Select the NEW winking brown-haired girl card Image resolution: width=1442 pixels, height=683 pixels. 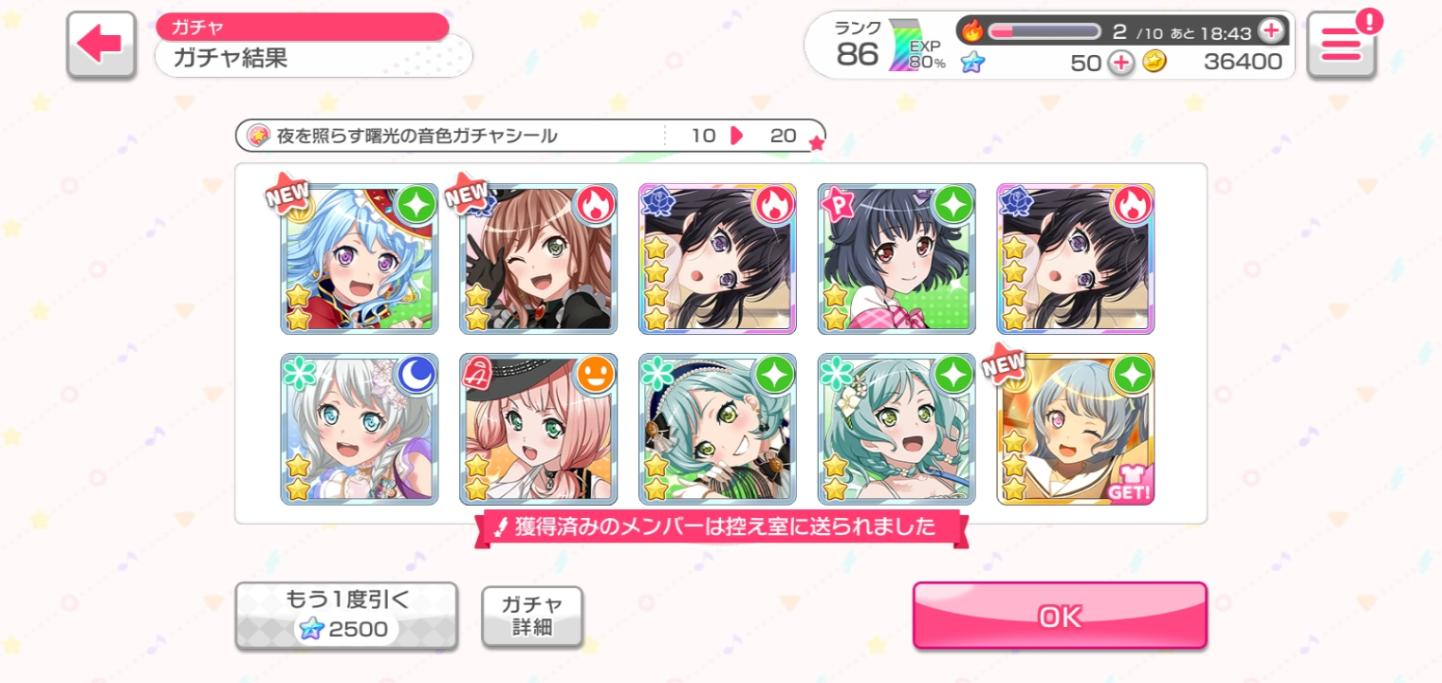[538, 259]
